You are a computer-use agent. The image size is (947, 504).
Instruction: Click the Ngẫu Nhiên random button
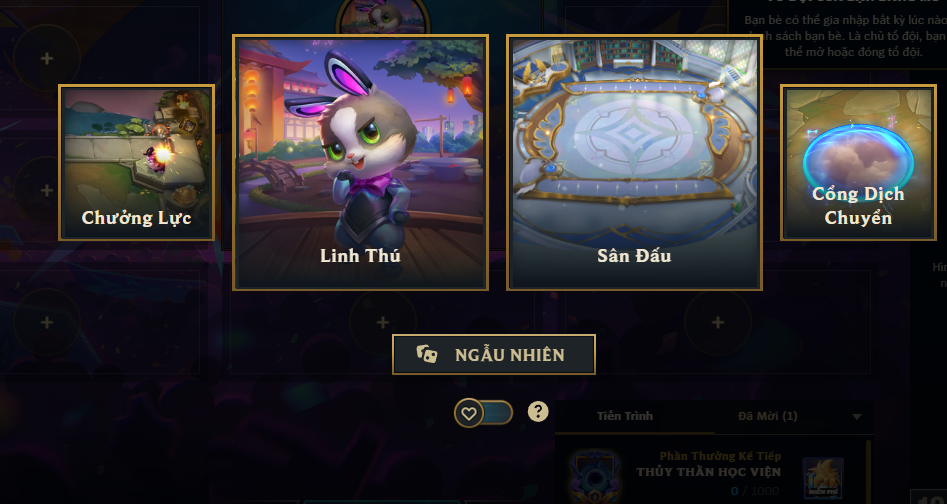494,355
